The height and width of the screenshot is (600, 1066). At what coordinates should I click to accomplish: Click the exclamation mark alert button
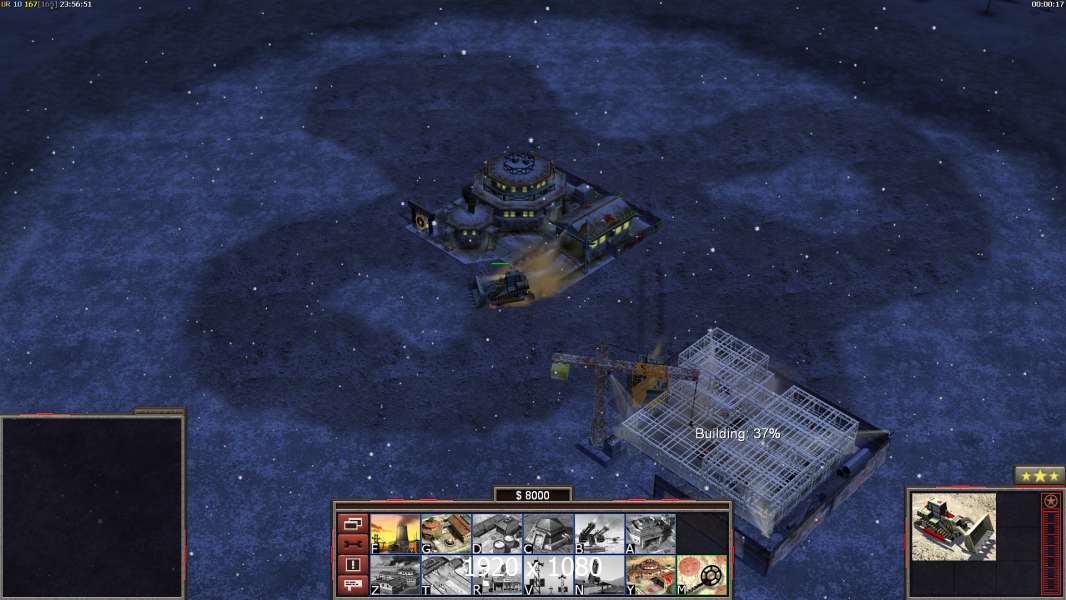351,565
